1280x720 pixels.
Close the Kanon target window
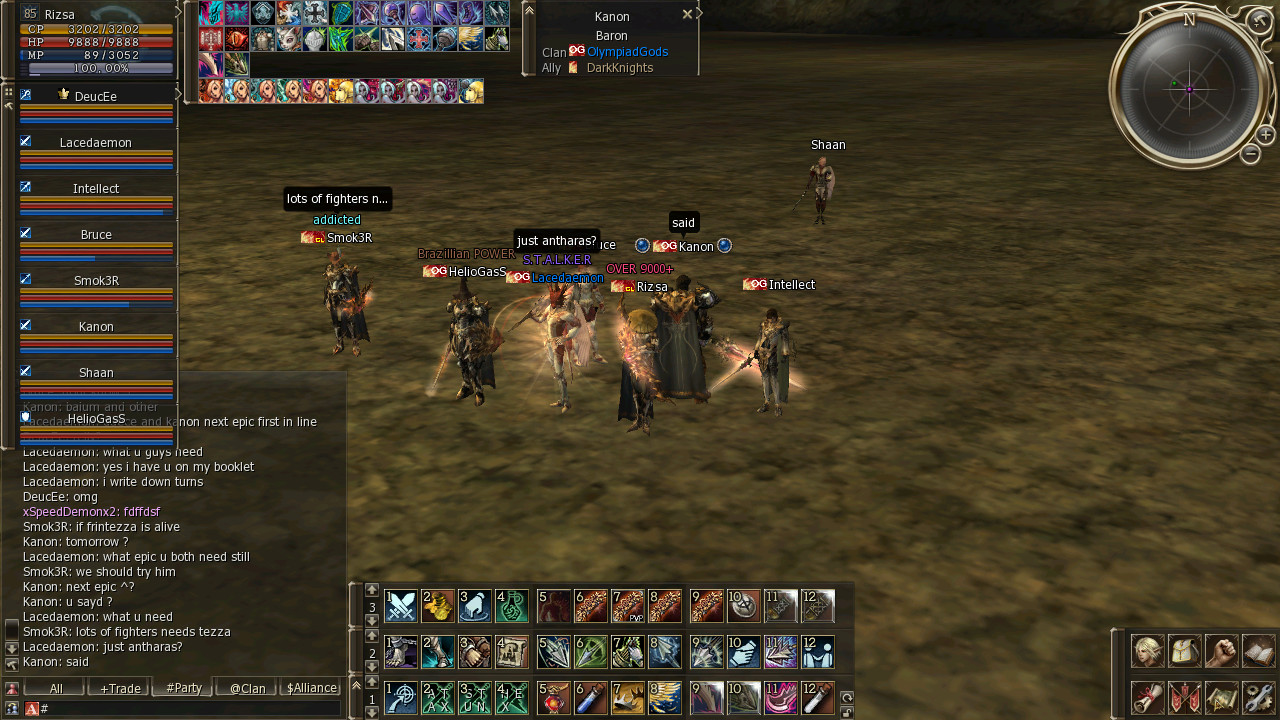pyautogui.click(x=687, y=15)
